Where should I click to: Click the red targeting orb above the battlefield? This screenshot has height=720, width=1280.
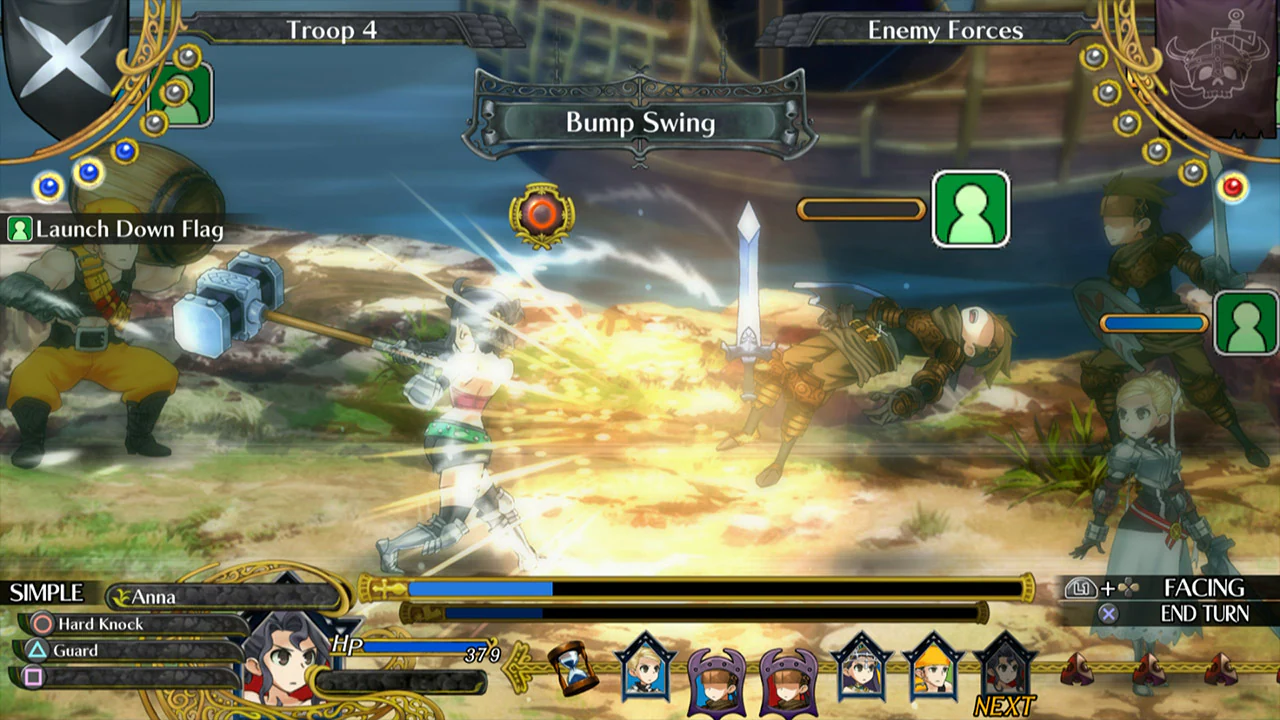[543, 213]
